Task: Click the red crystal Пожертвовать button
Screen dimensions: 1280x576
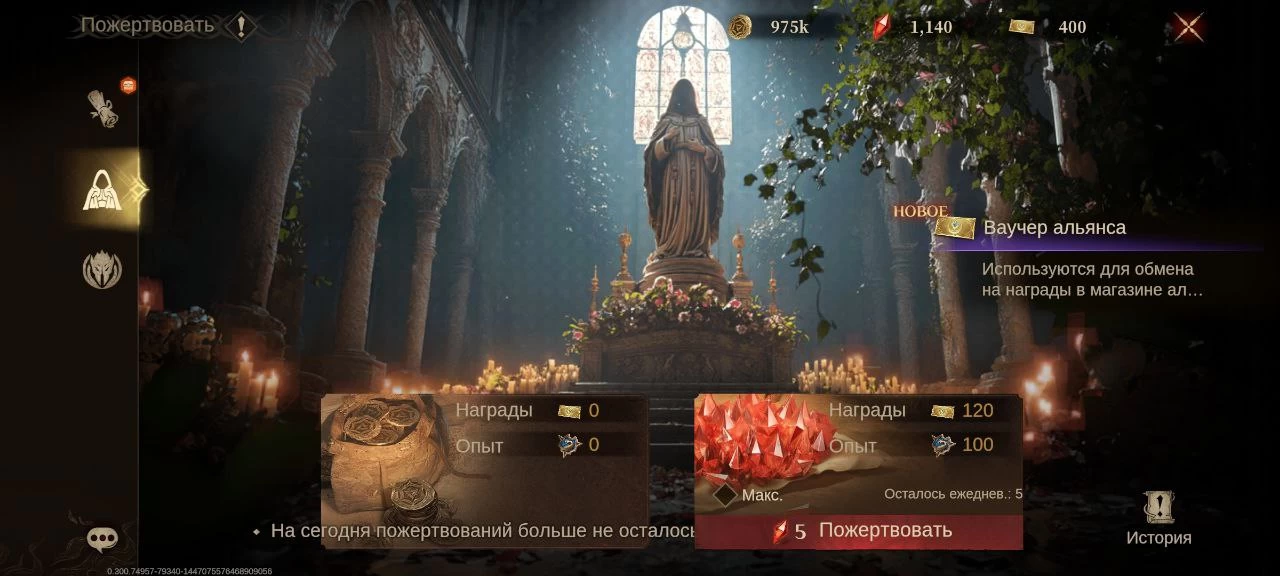Action: click(859, 531)
